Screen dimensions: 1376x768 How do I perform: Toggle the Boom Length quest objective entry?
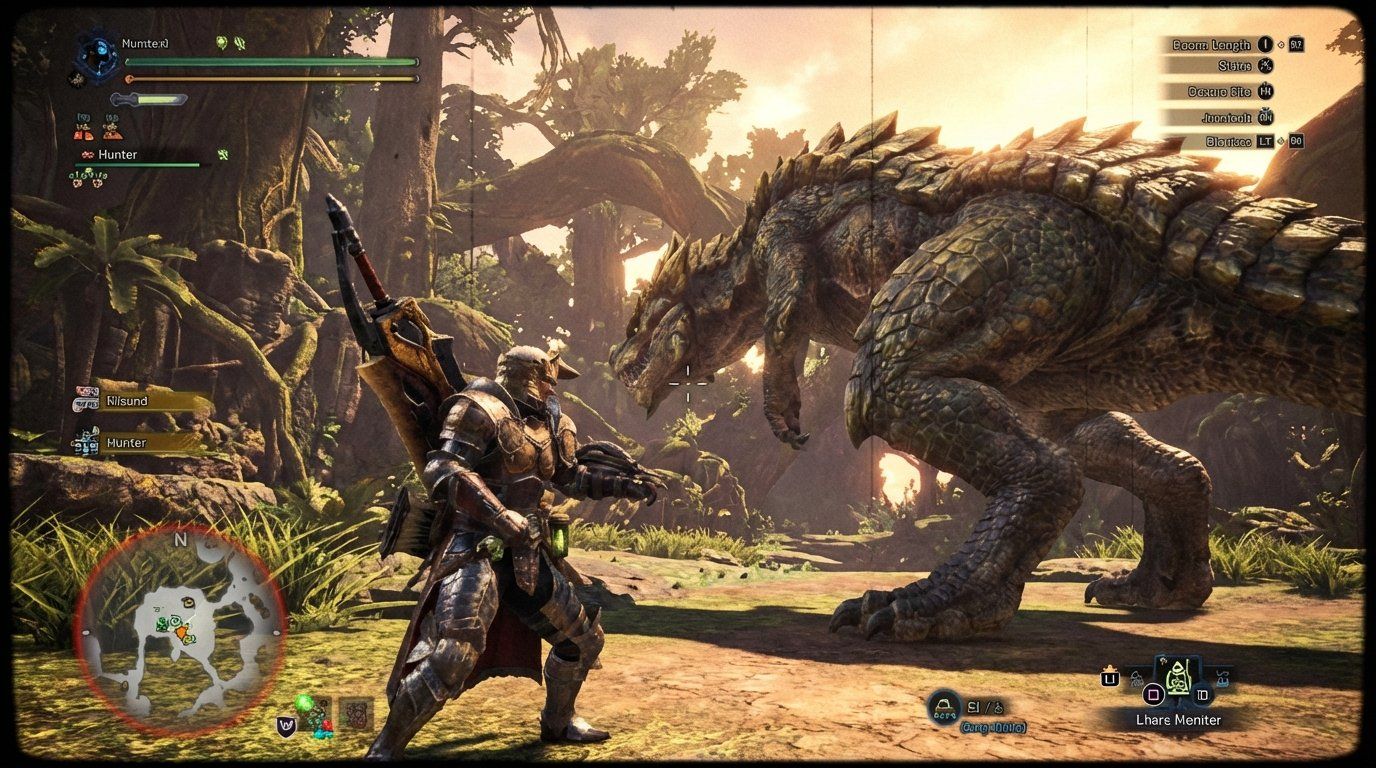1211,45
